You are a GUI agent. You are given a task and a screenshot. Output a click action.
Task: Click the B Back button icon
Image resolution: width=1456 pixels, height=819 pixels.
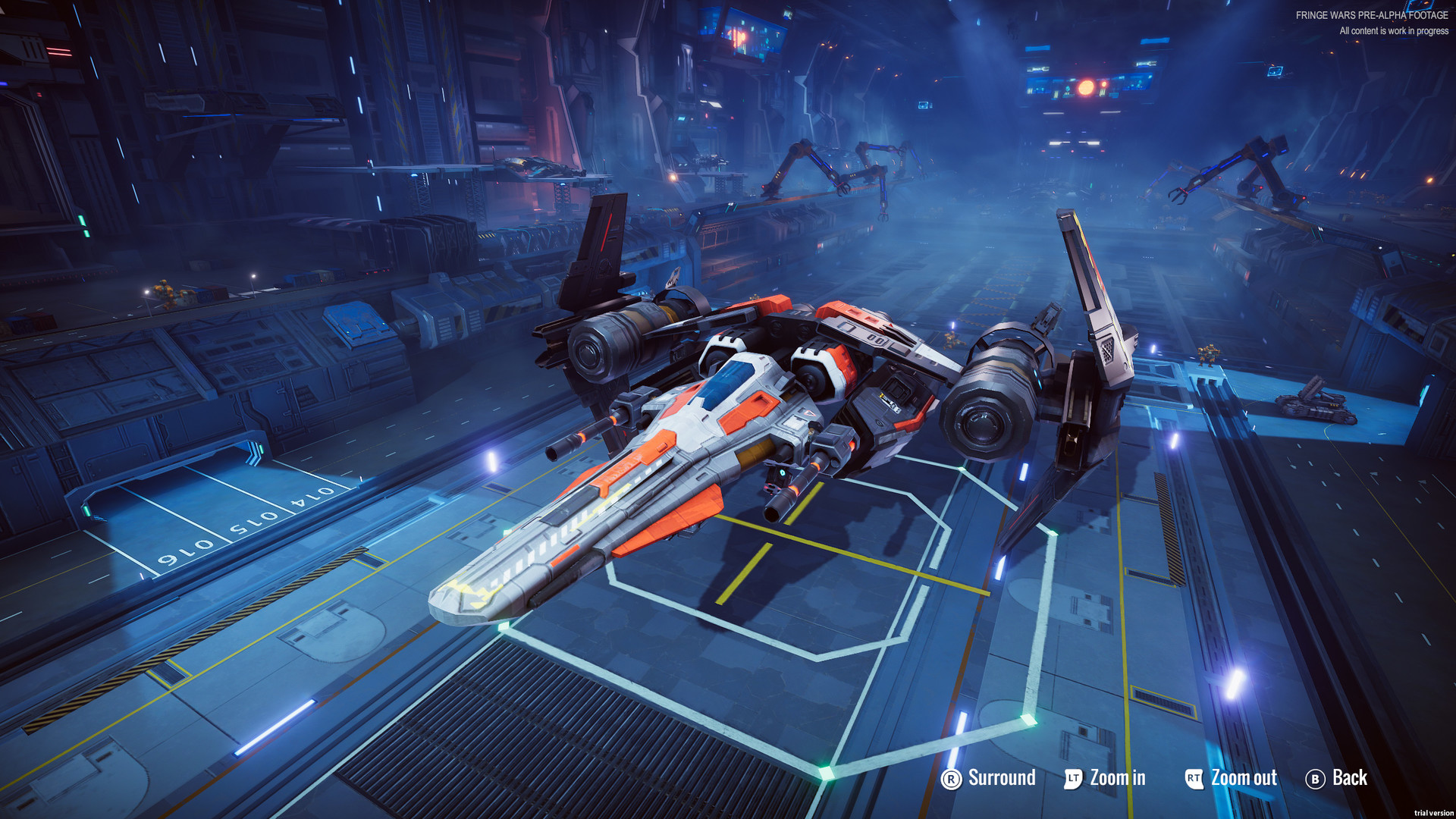tap(1315, 778)
